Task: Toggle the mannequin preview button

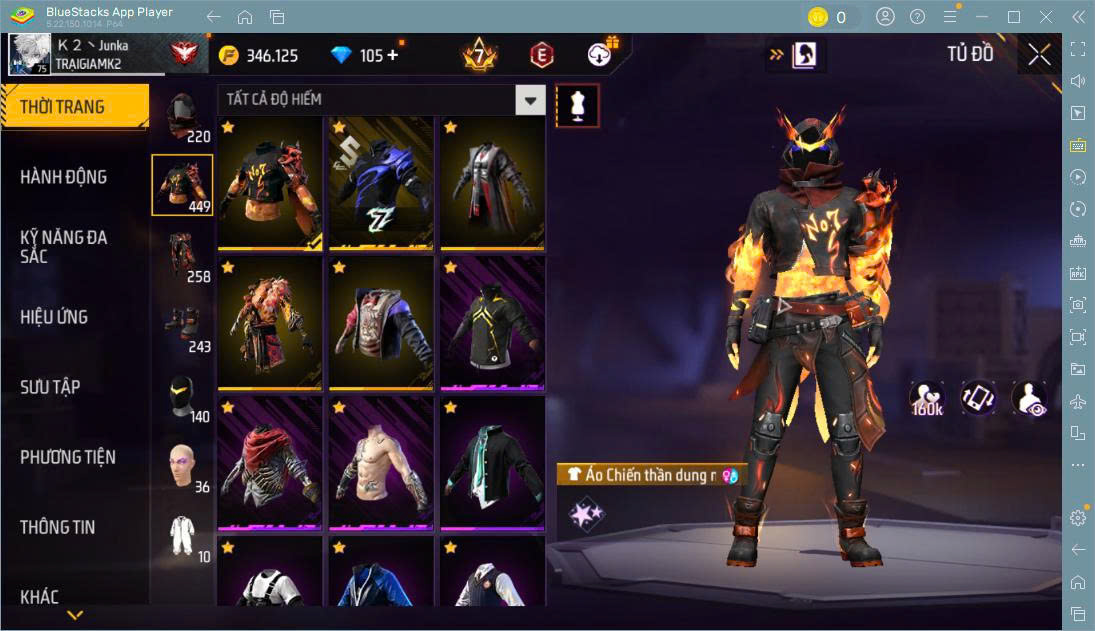Action: (577, 105)
